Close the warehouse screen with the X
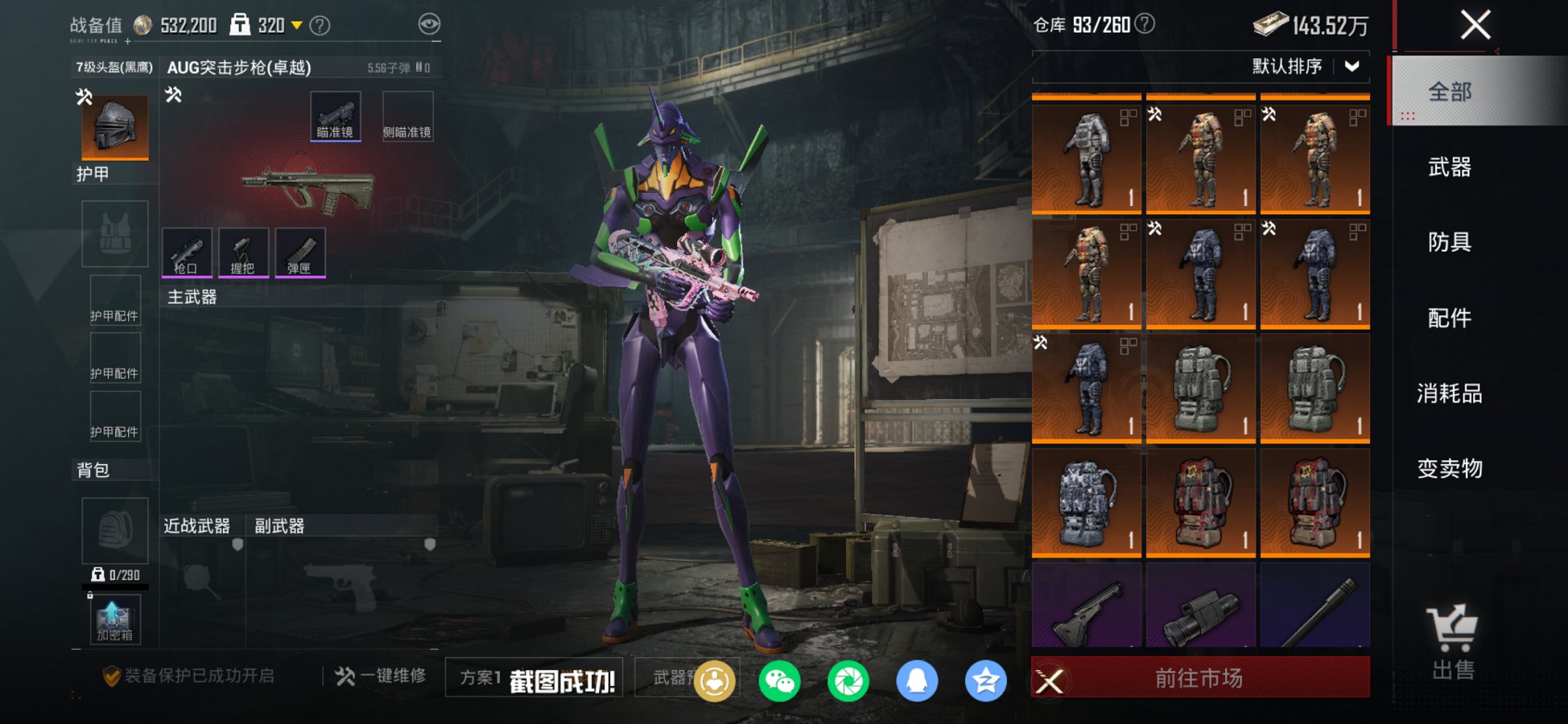1568x724 pixels. point(1475,25)
